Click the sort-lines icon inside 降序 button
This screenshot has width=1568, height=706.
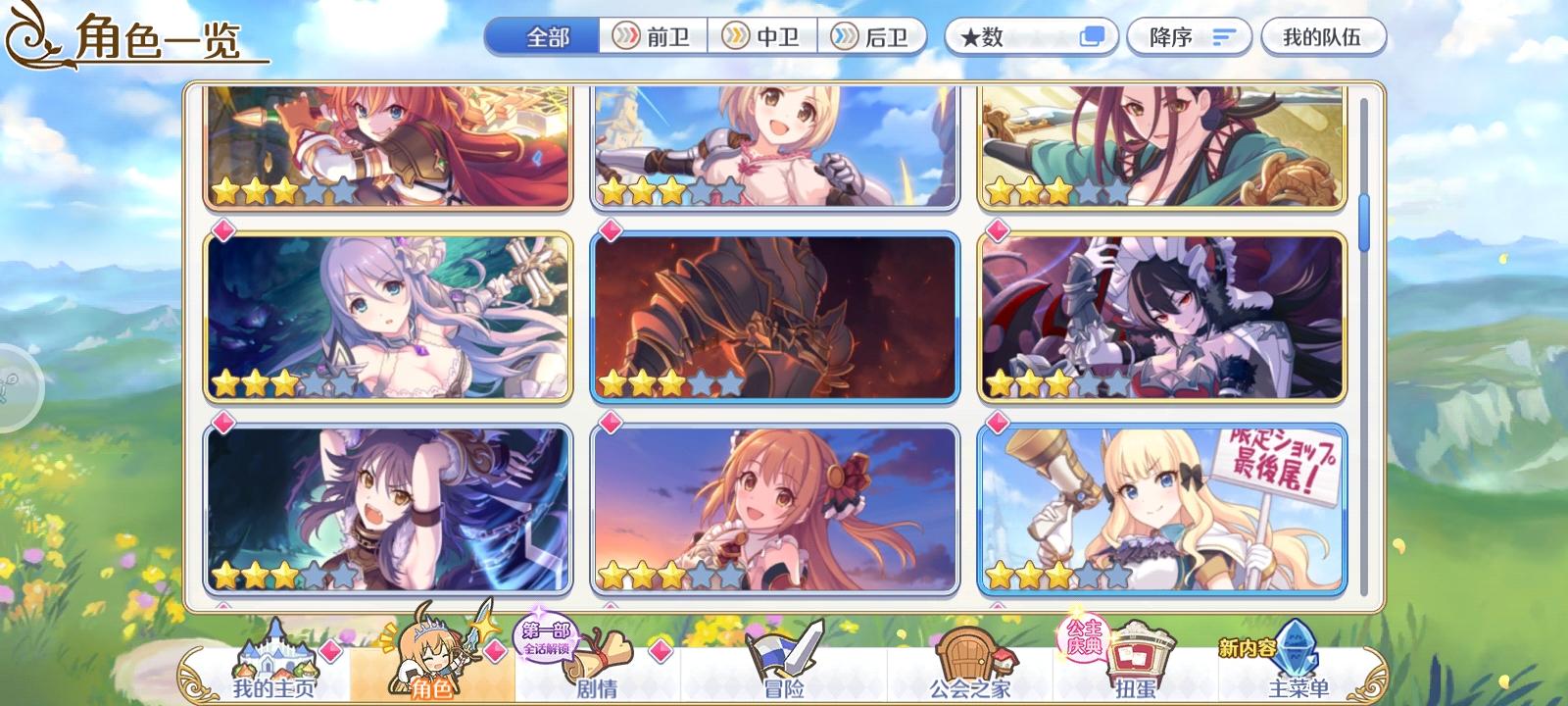click(1219, 36)
